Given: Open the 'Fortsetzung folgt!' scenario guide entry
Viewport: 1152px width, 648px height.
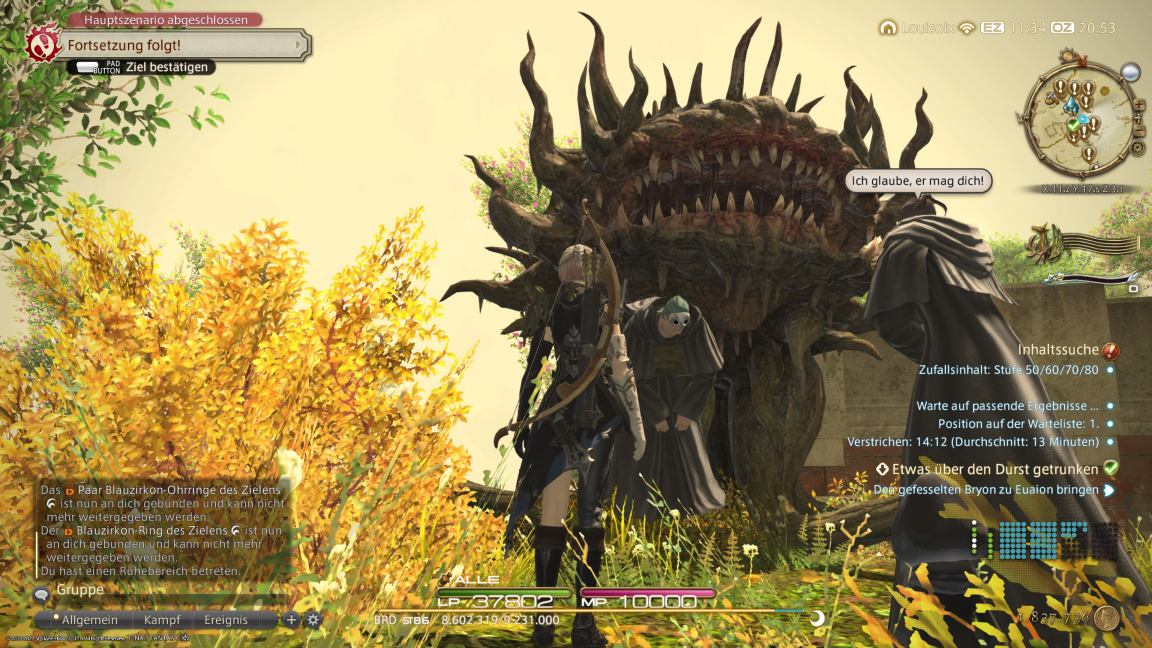Looking at the screenshot, I should [182, 45].
